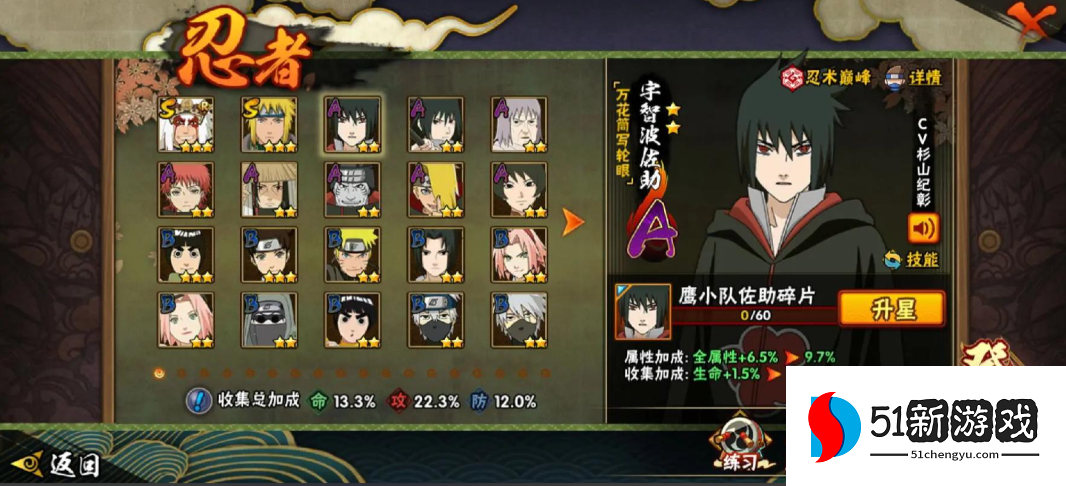Image resolution: width=1066 pixels, height=486 pixels.
Task: Select the blonde Deidara portrait
Action: (435, 190)
